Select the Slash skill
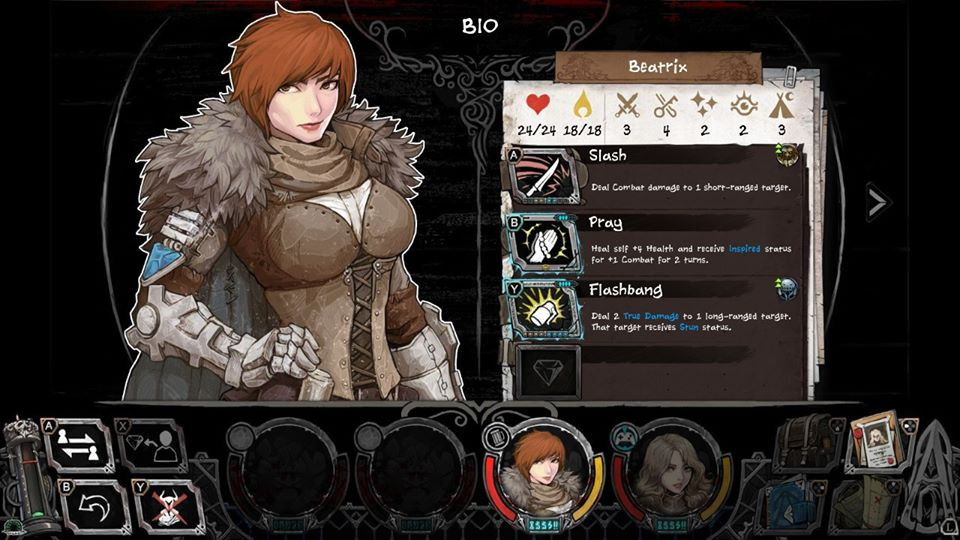 click(544, 176)
